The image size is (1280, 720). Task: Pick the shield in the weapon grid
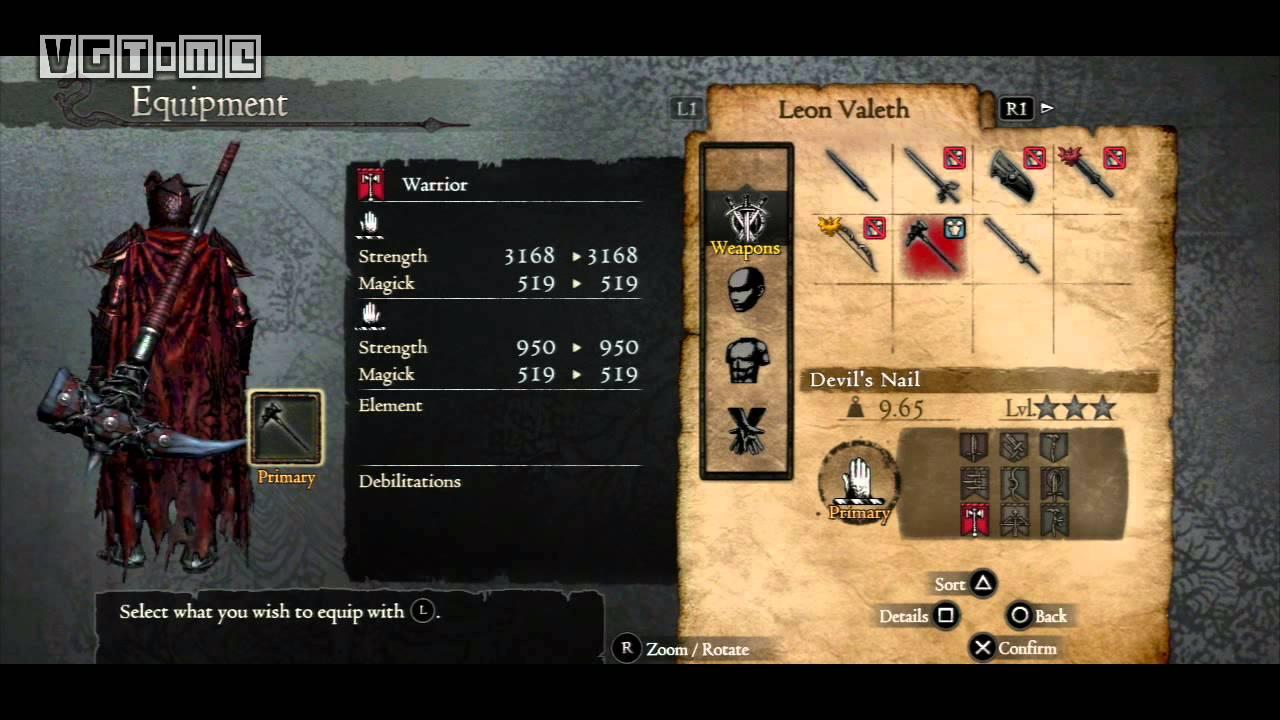(1012, 174)
